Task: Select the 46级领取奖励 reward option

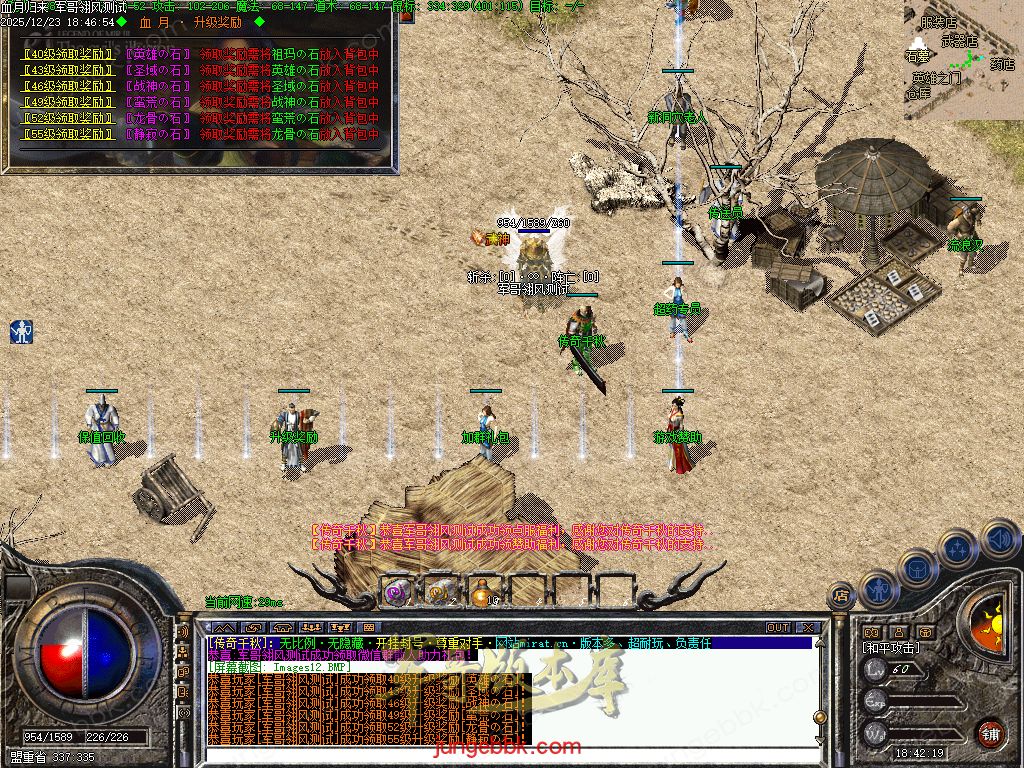Action: [x=67, y=86]
